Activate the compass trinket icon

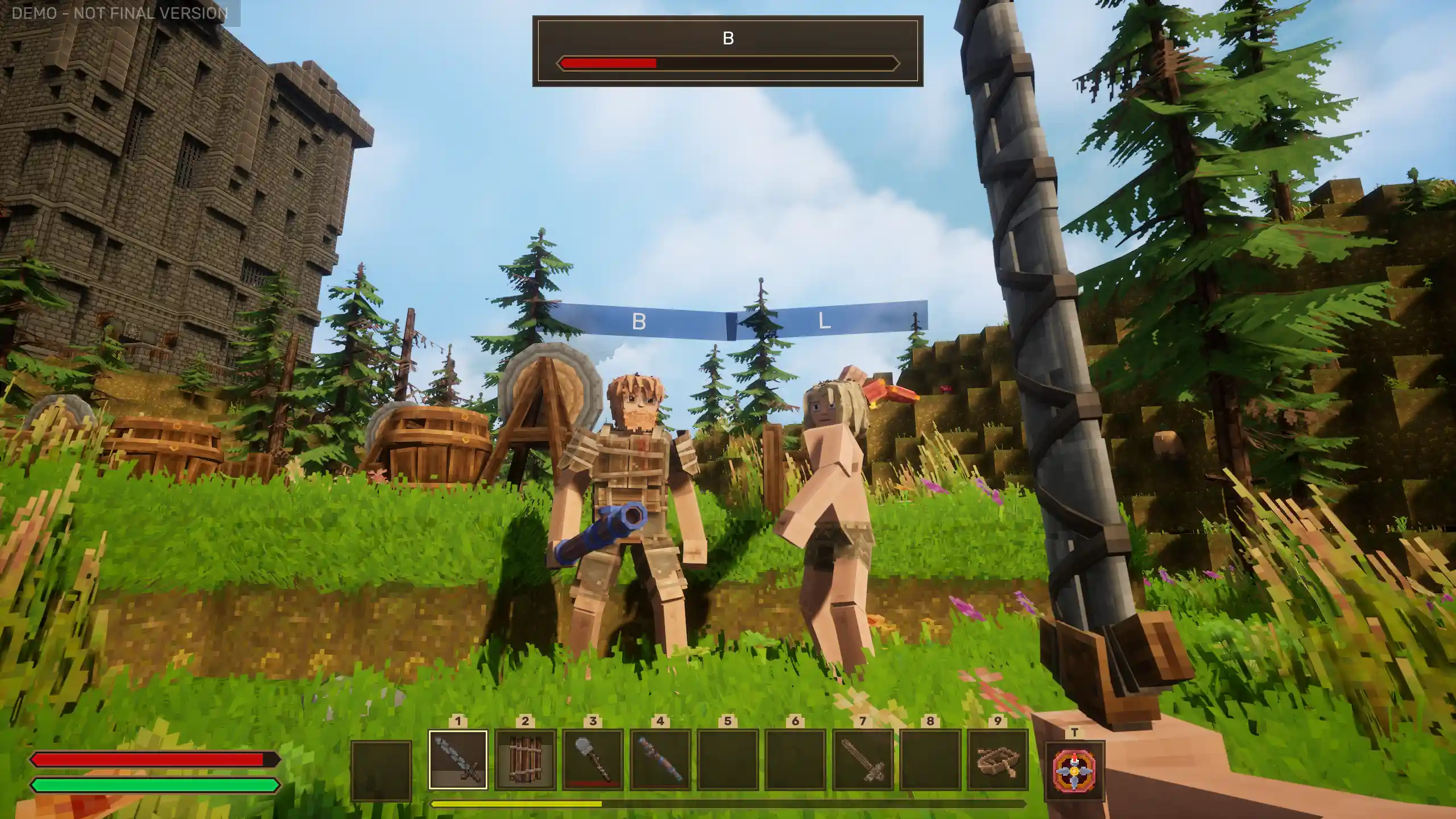pyautogui.click(x=1074, y=770)
